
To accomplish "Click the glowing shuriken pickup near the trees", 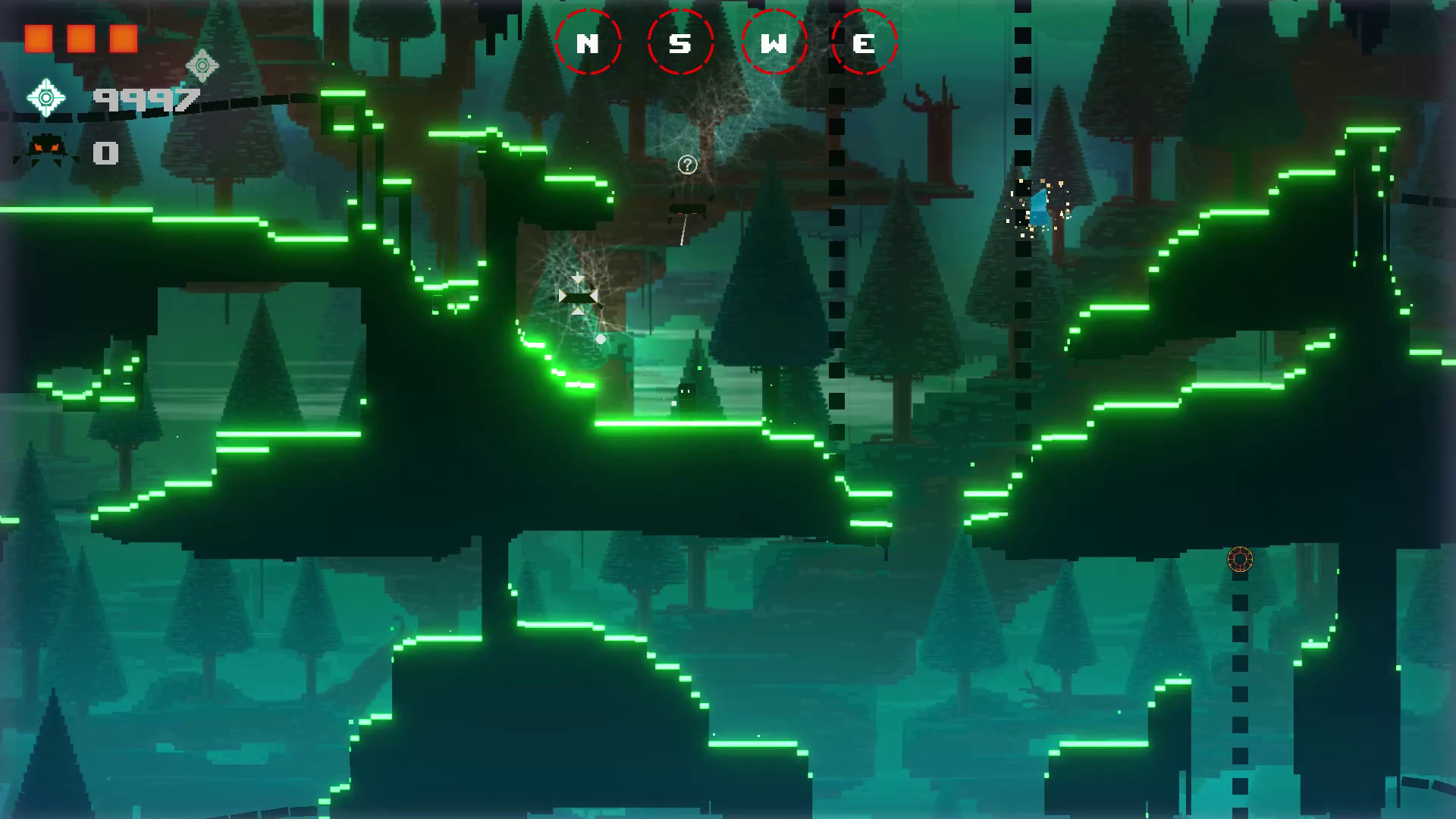I will coord(201,67).
